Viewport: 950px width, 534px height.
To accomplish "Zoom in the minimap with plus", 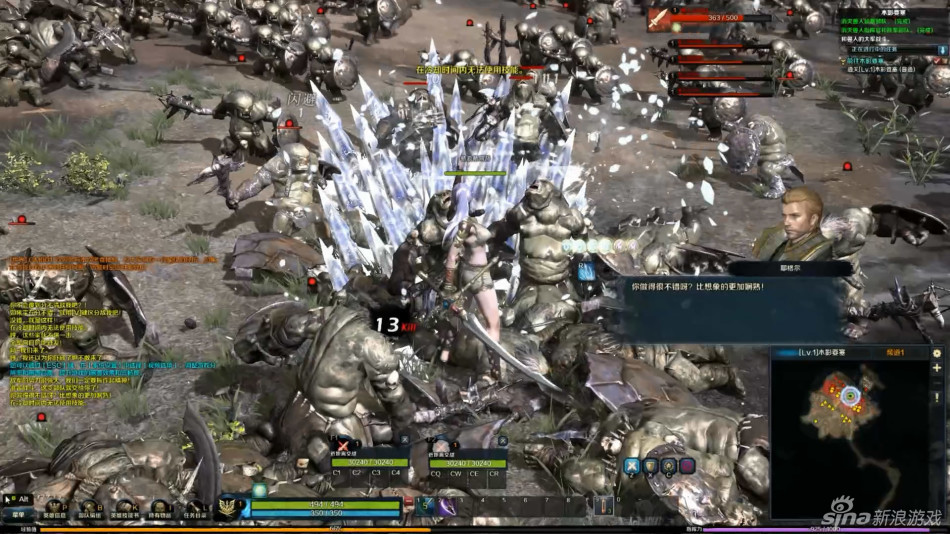I will coord(937,371).
